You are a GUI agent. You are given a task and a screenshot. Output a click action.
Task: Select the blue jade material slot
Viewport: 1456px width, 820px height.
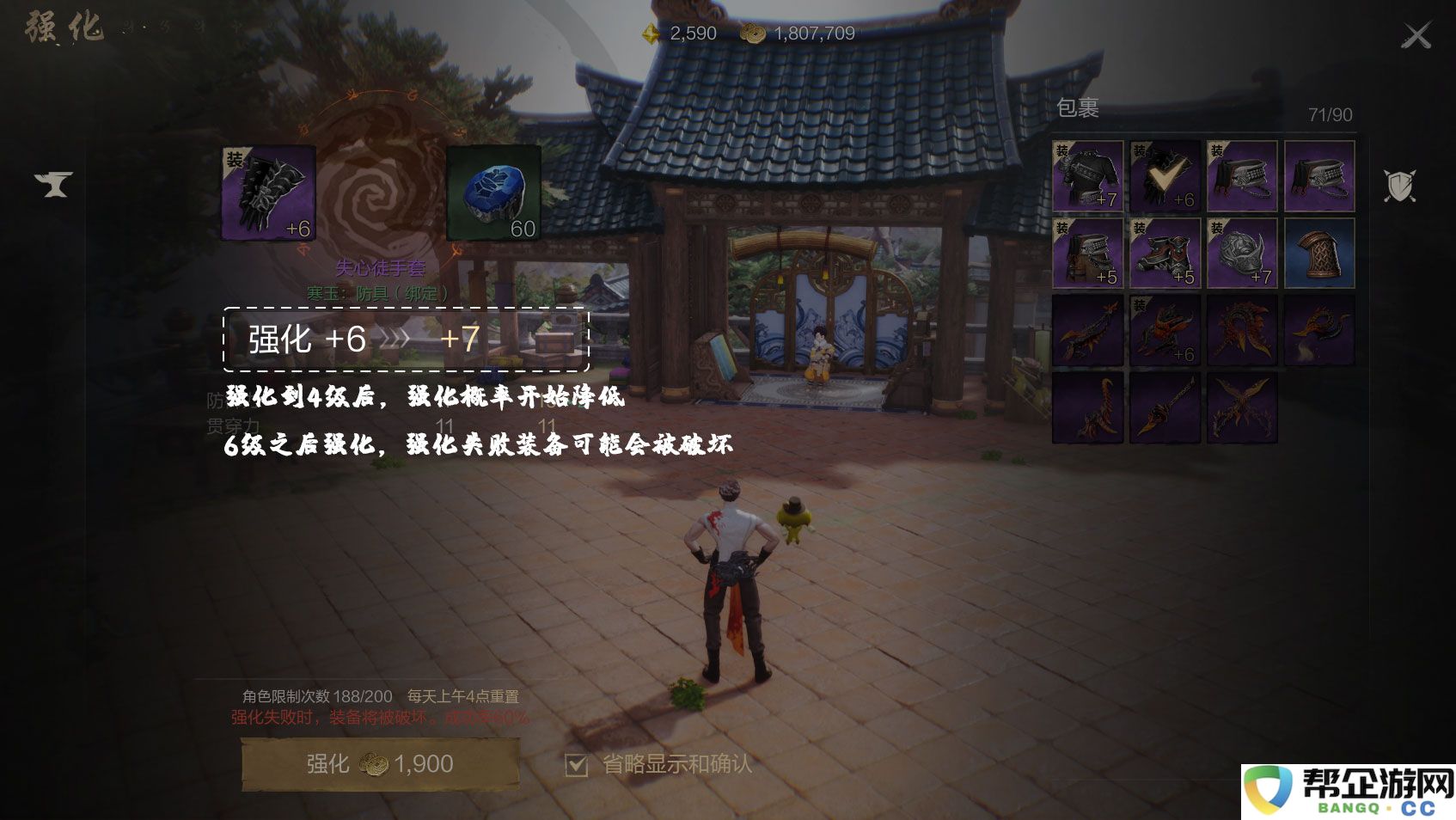pos(493,193)
